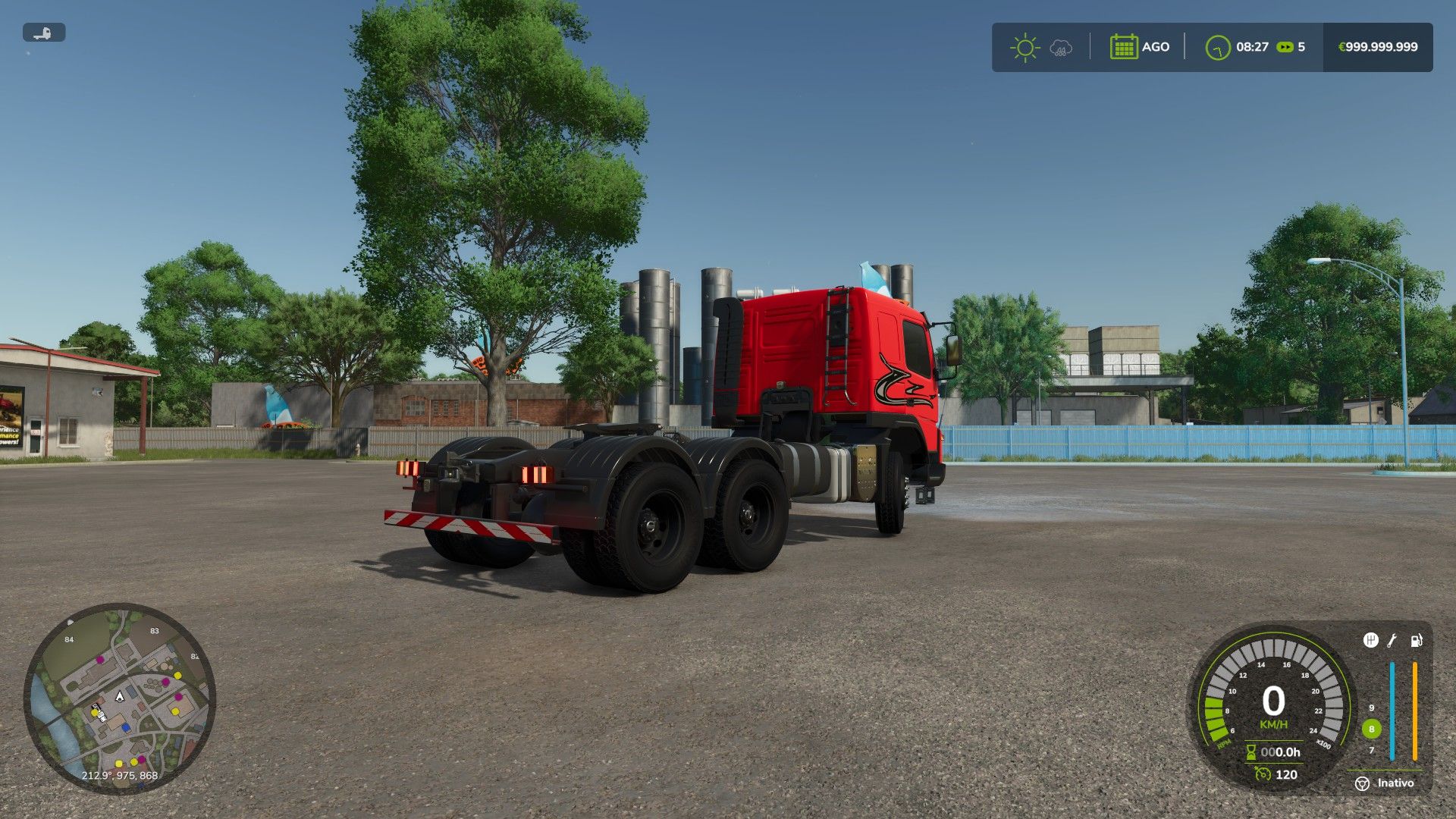Activate the Inativo cruise control state
This screenshot has width=1456, height=819.
1395,783
